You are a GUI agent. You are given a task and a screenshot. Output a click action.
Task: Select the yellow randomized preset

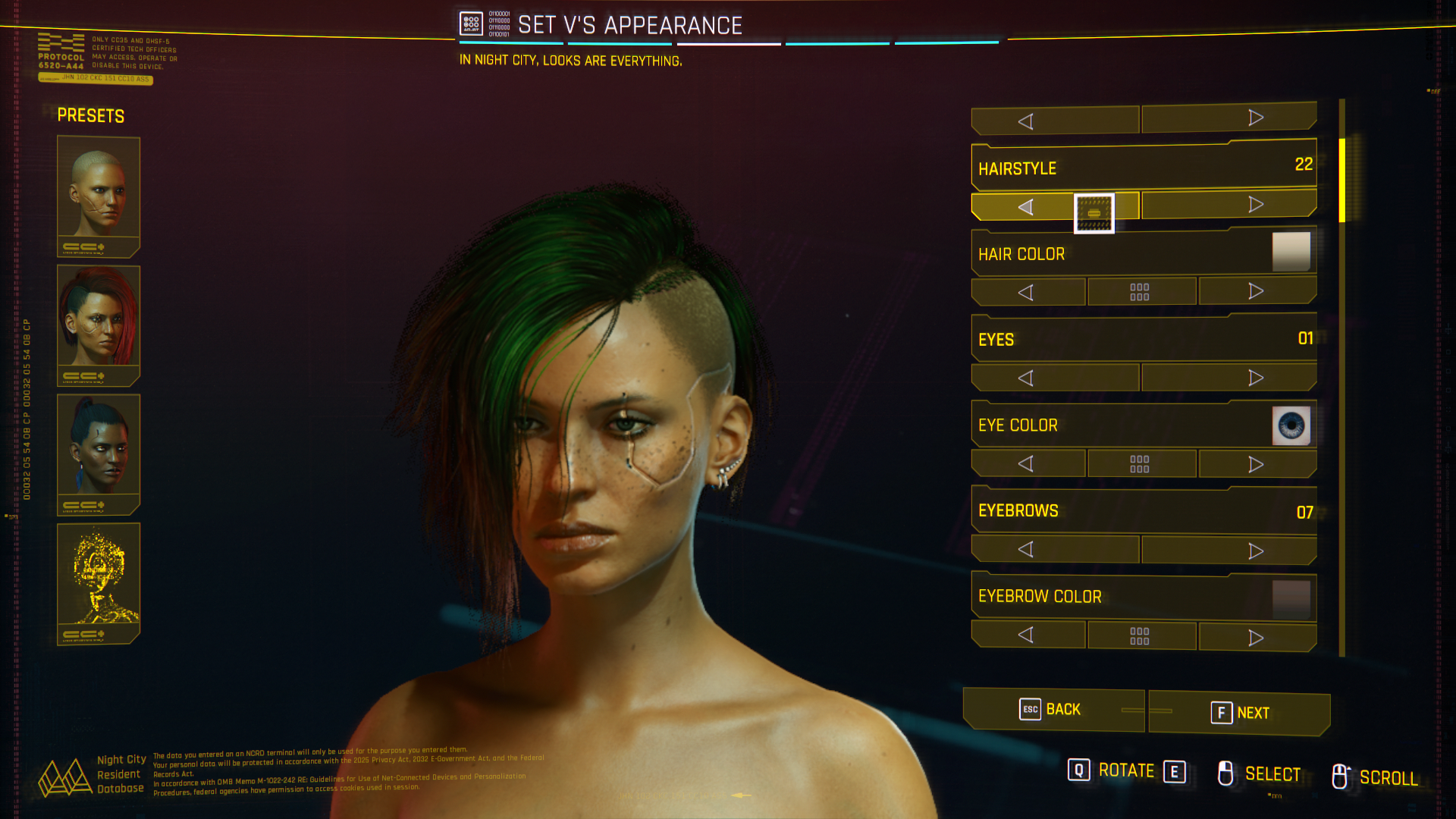tap(99, 582)
